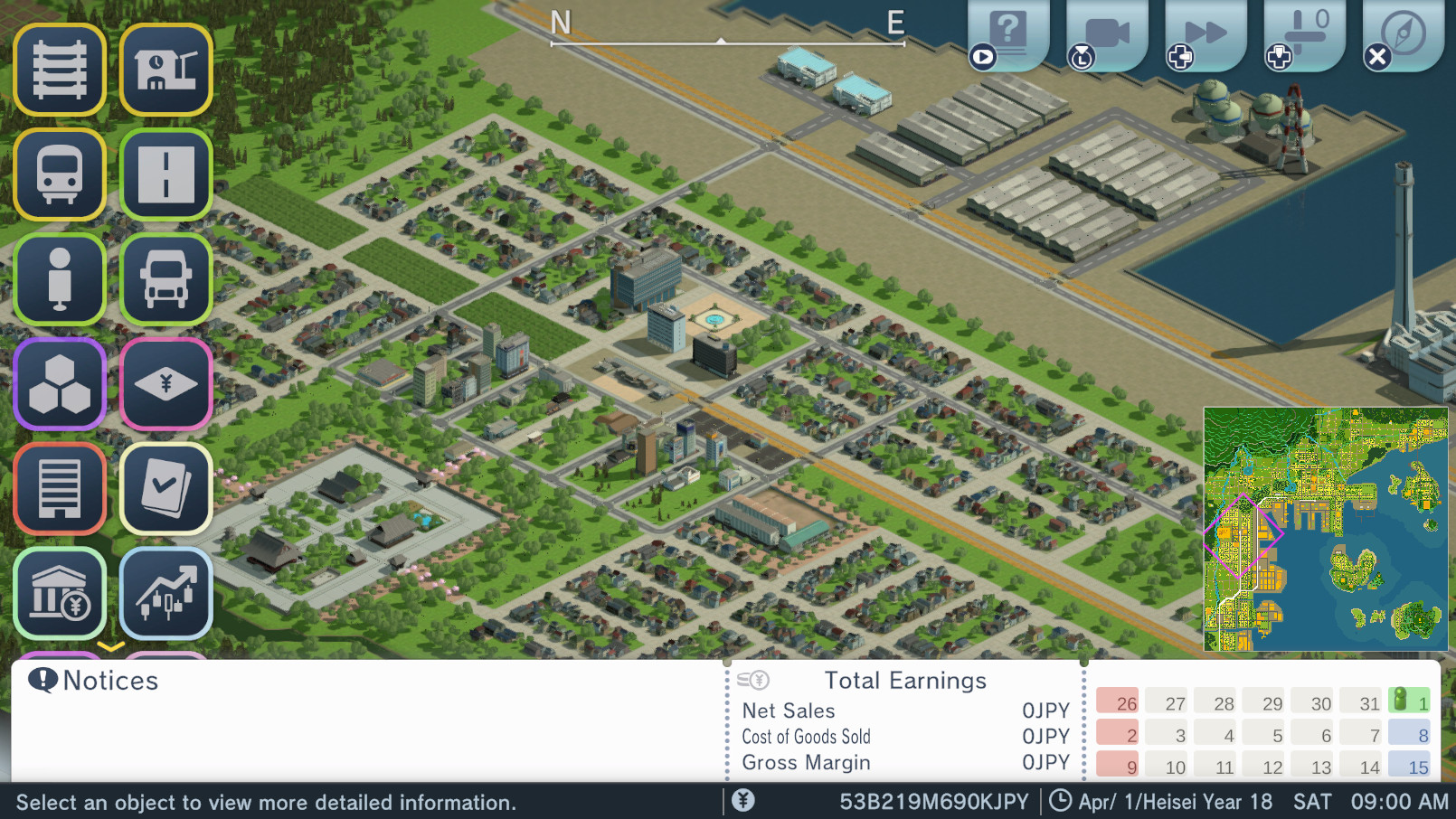Select the road construction tool
1456x819 pixels.
[166, 175]
